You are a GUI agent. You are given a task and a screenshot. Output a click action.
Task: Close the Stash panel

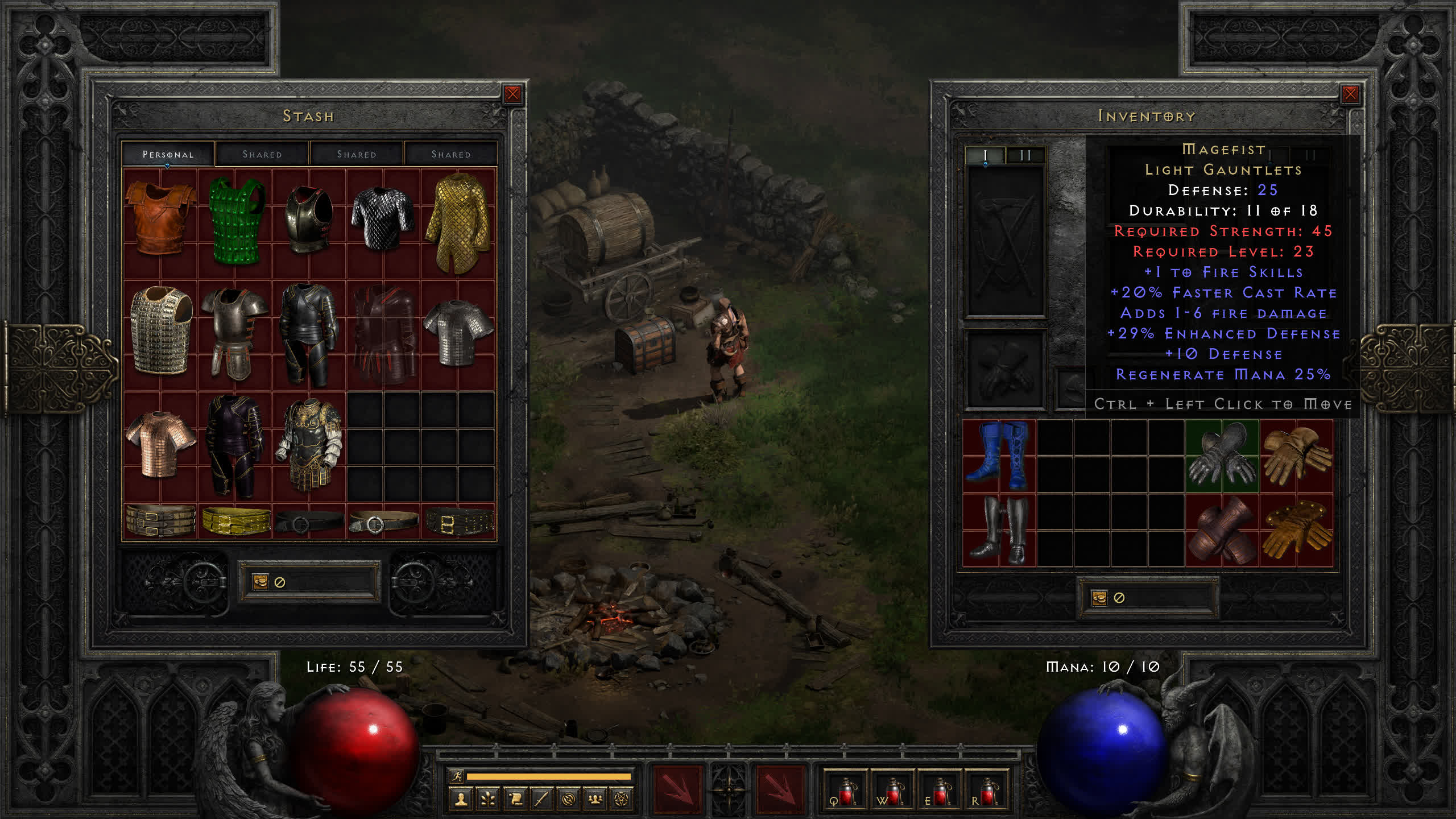[512, 94]
